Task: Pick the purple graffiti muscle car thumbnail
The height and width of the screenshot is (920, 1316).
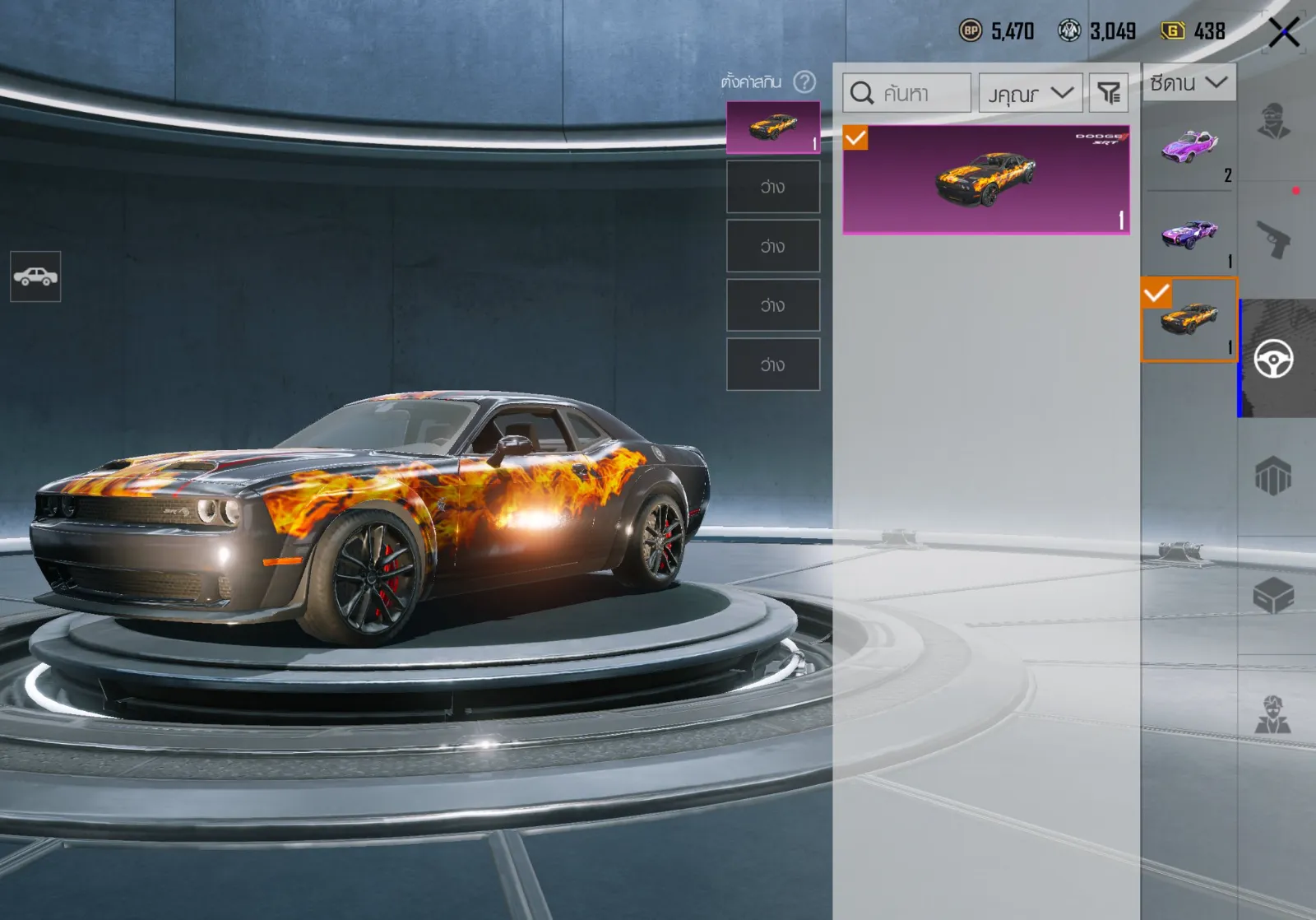Action: (x=1189, y=234)
